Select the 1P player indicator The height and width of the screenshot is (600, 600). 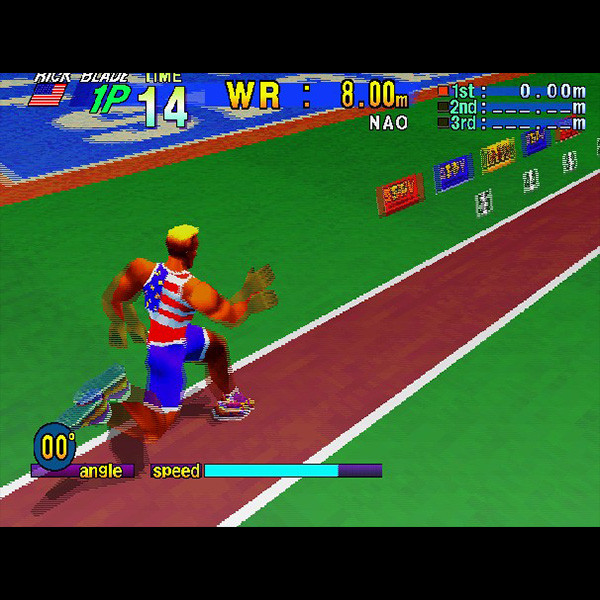(106, 100)
